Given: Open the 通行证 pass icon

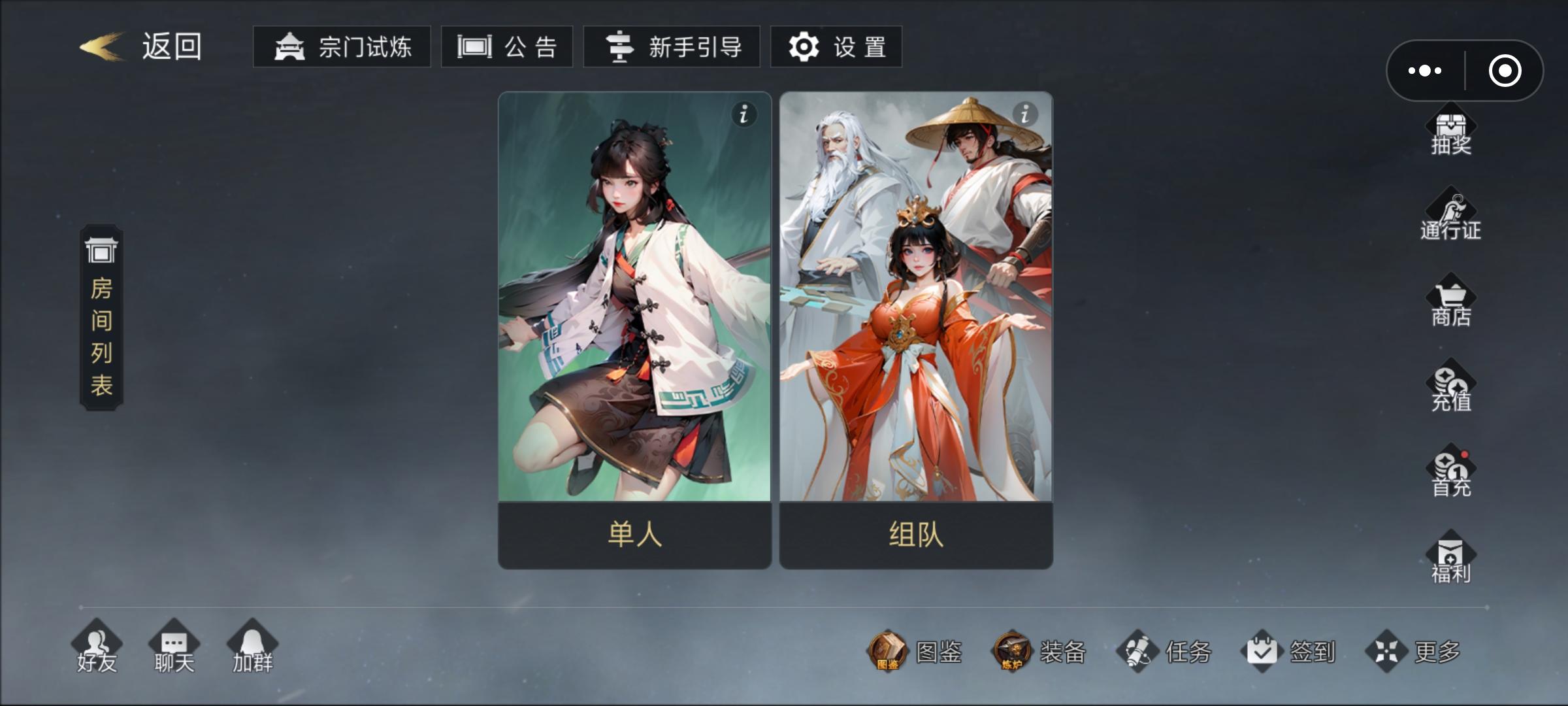Looking at the screenshot, I should 1452,216.
